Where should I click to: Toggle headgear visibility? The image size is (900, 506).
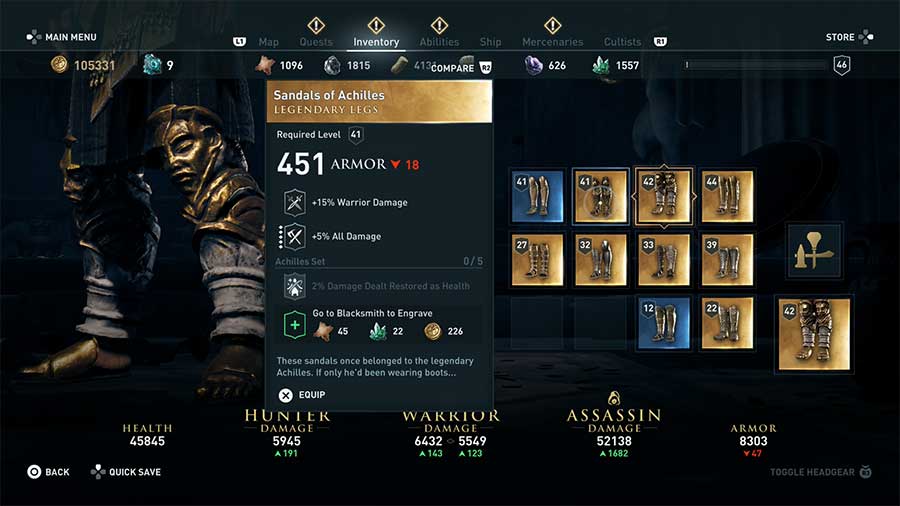point(817,469)
